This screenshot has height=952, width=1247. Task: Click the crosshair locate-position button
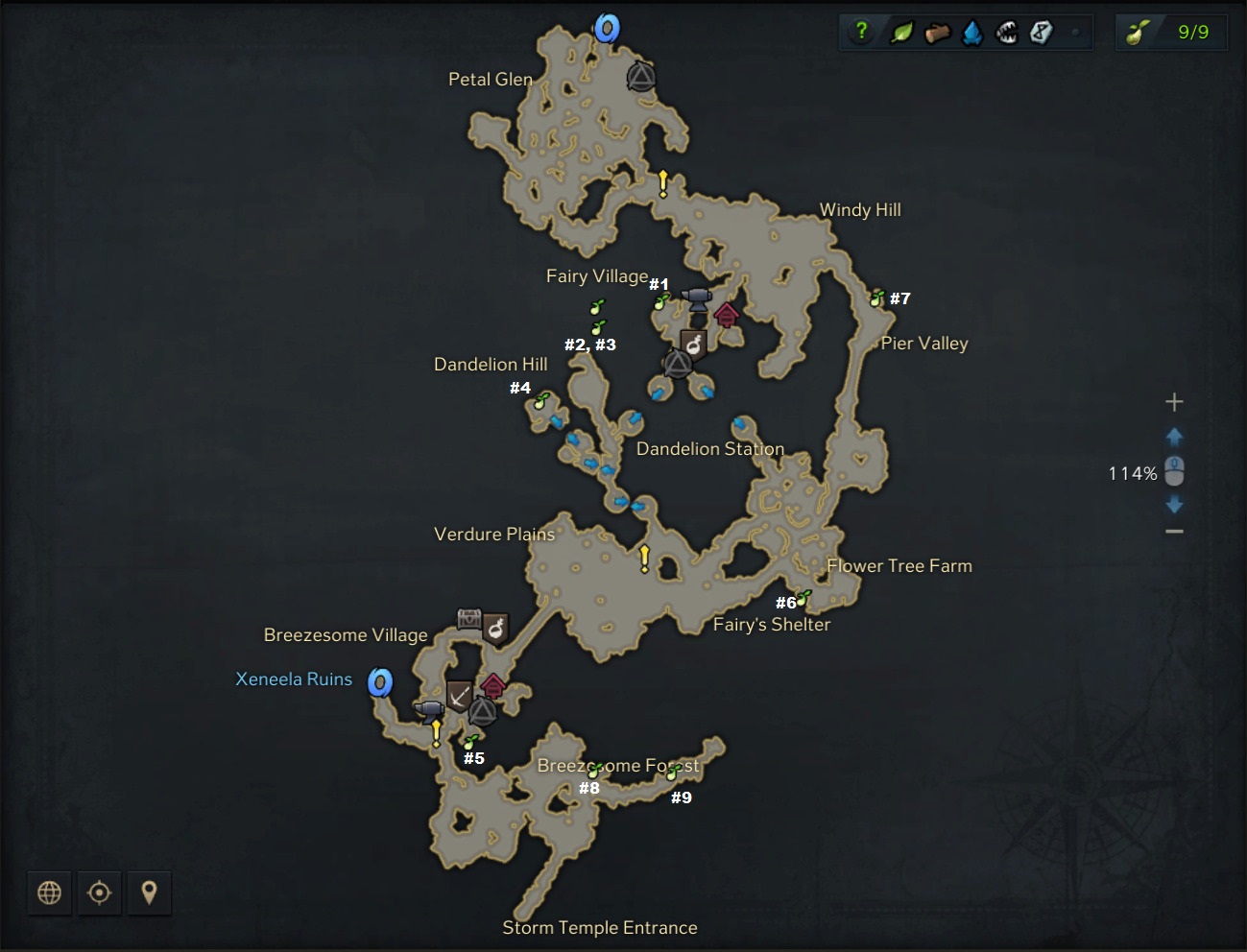[99, 892]
